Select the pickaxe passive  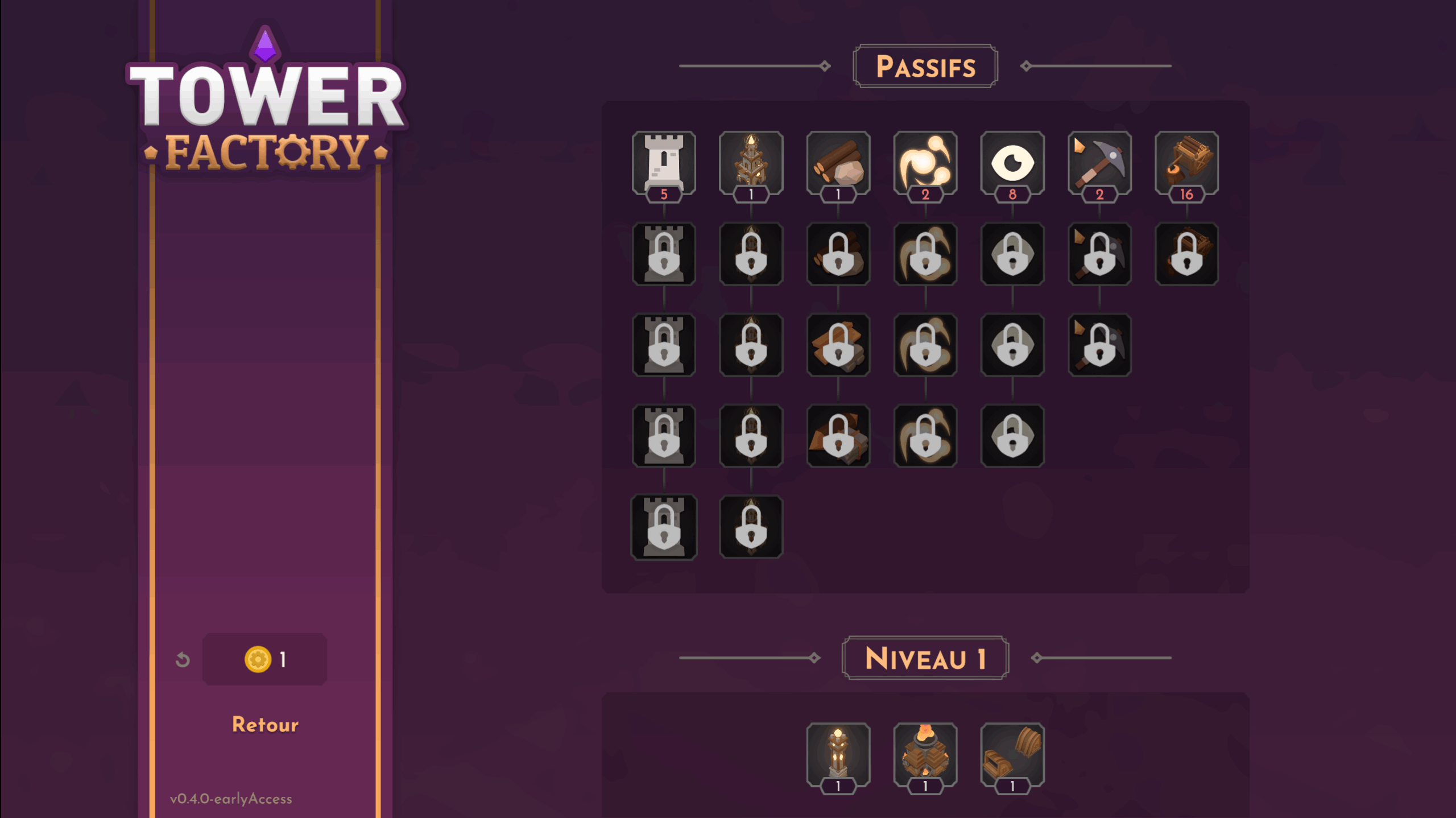[x=1099, y=163]
